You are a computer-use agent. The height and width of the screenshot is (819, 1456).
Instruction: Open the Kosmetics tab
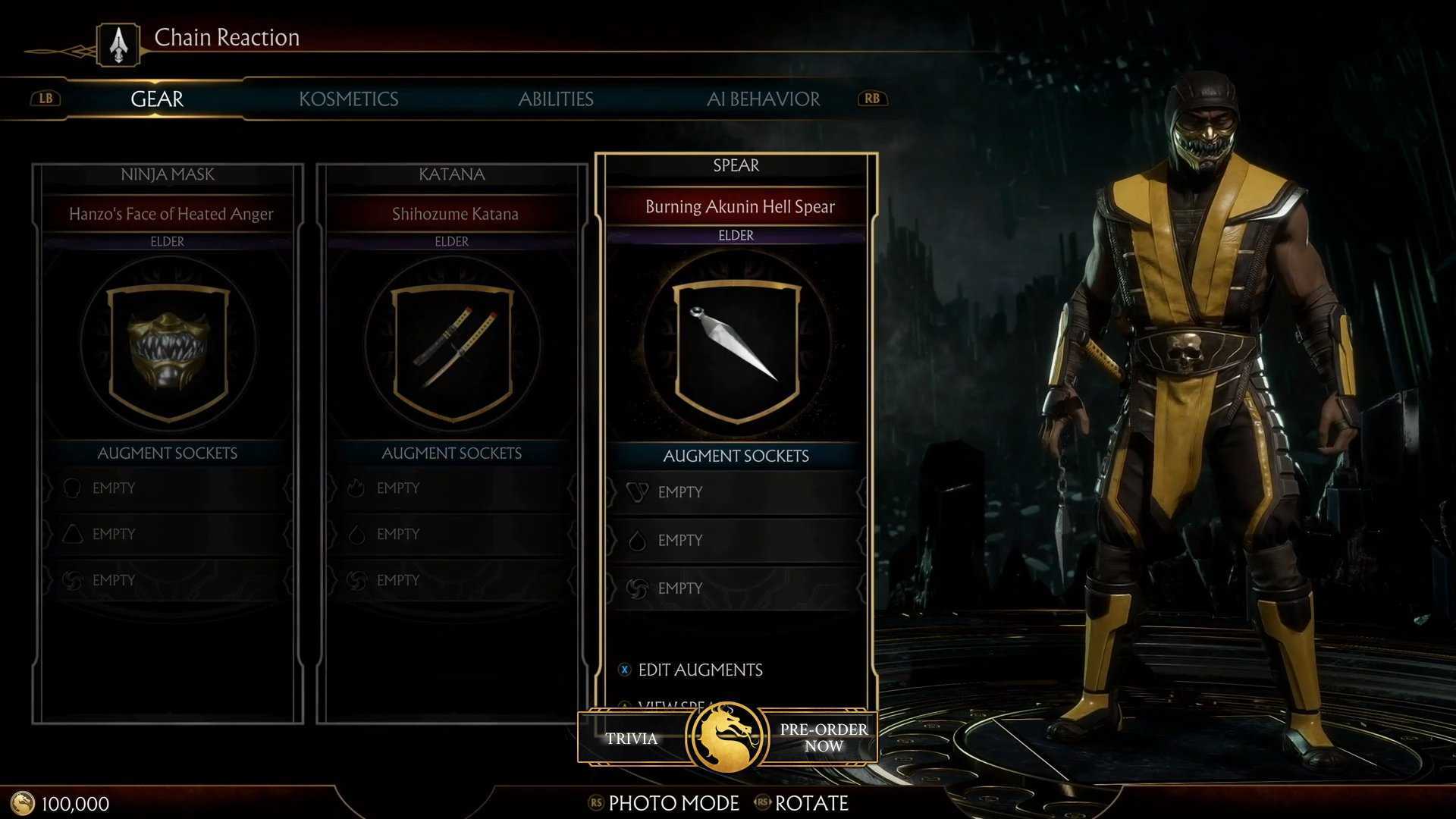click(348, 99)
